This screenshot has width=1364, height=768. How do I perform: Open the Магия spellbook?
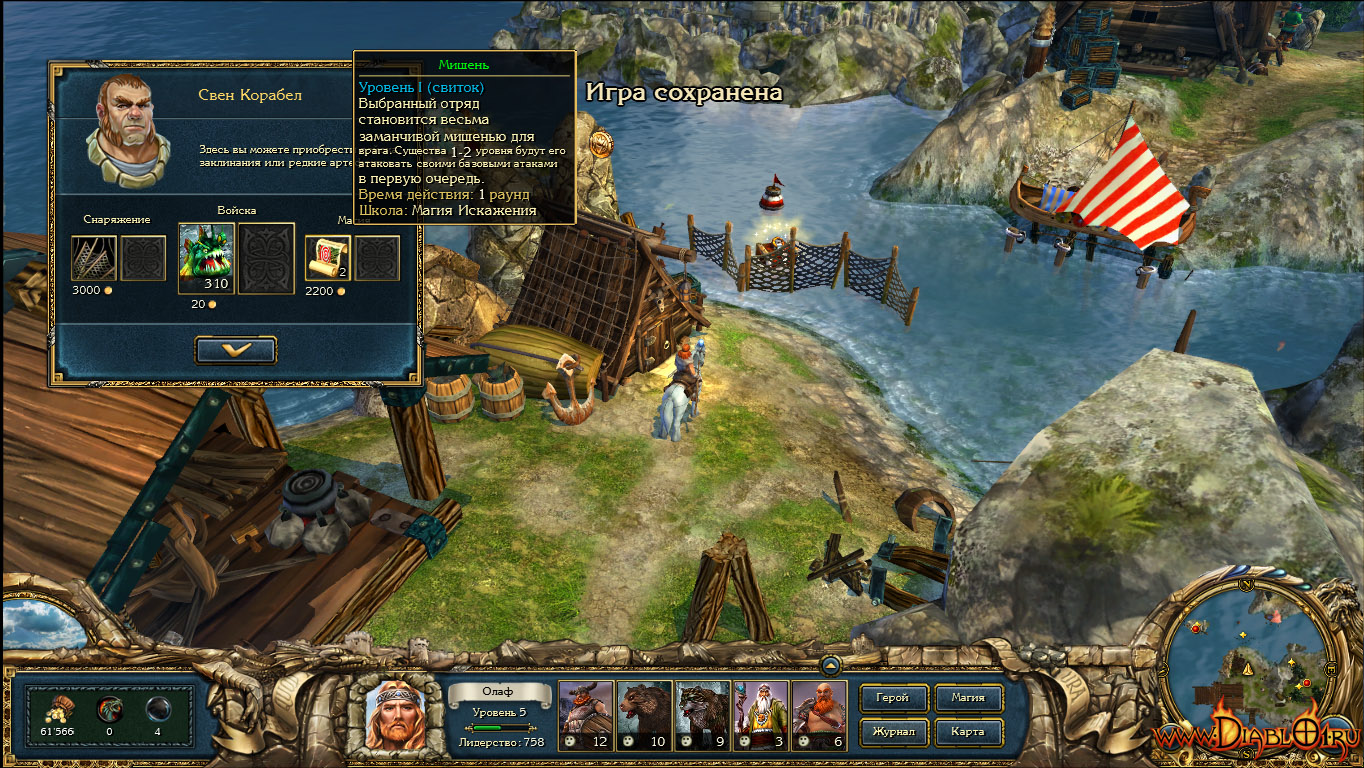pos(967,698)
